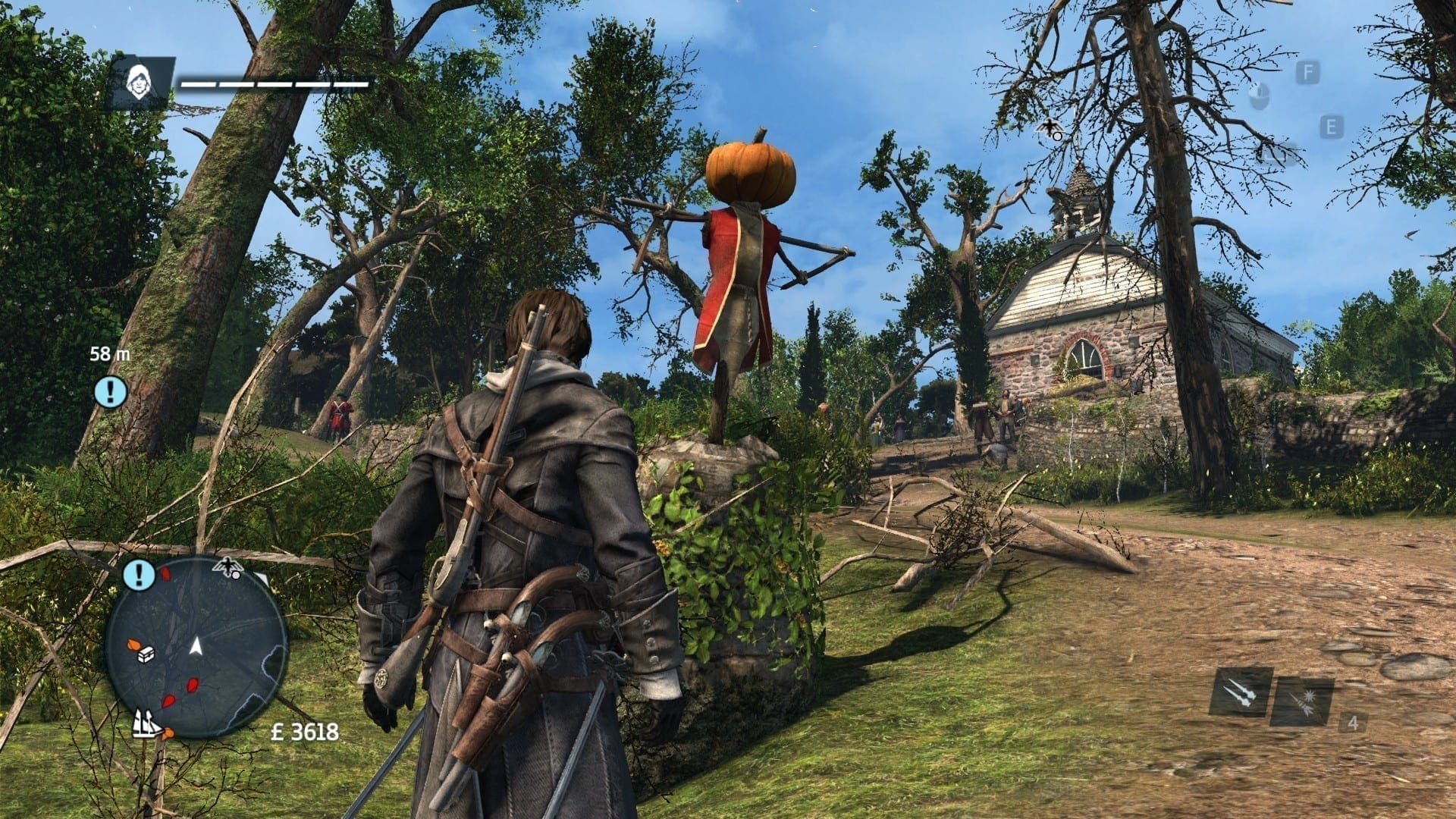The height and width of the screenshot is (819, 1456).
Task: Select the blue exclamation objective marker labeled 58 m
Action: [x=111, y=391]
